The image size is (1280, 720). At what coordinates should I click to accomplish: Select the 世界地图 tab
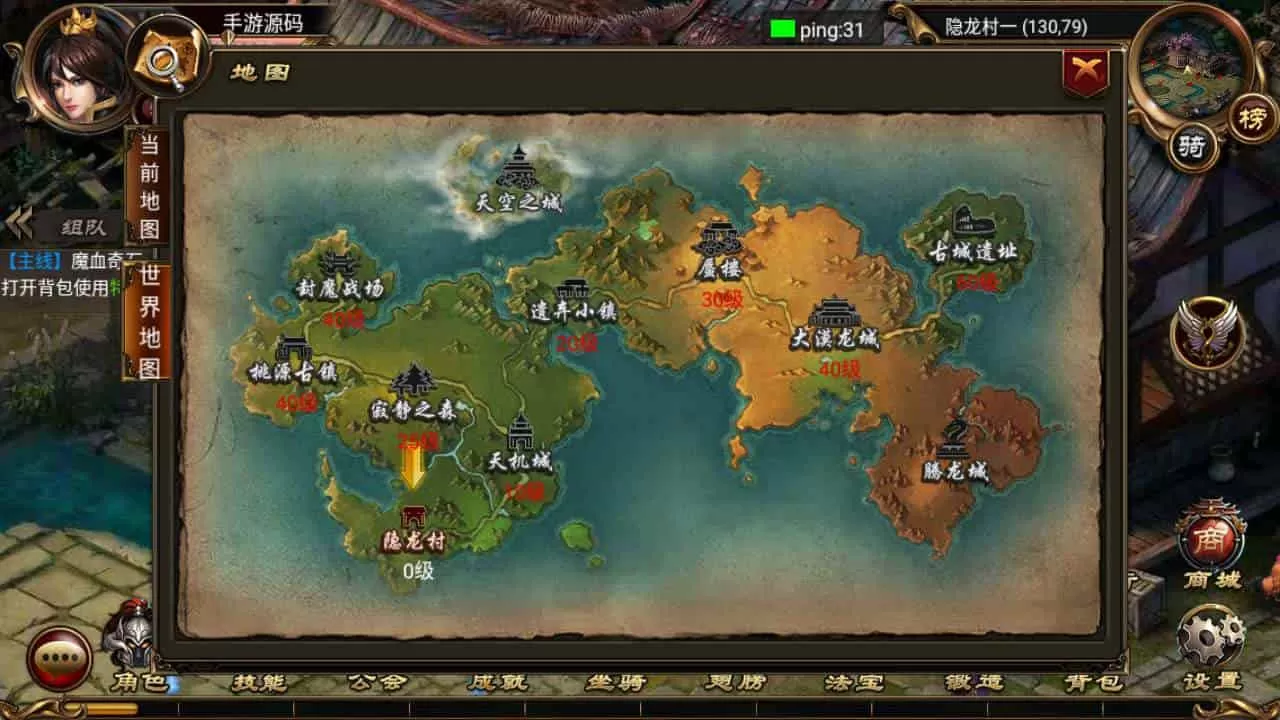point(148,322)
